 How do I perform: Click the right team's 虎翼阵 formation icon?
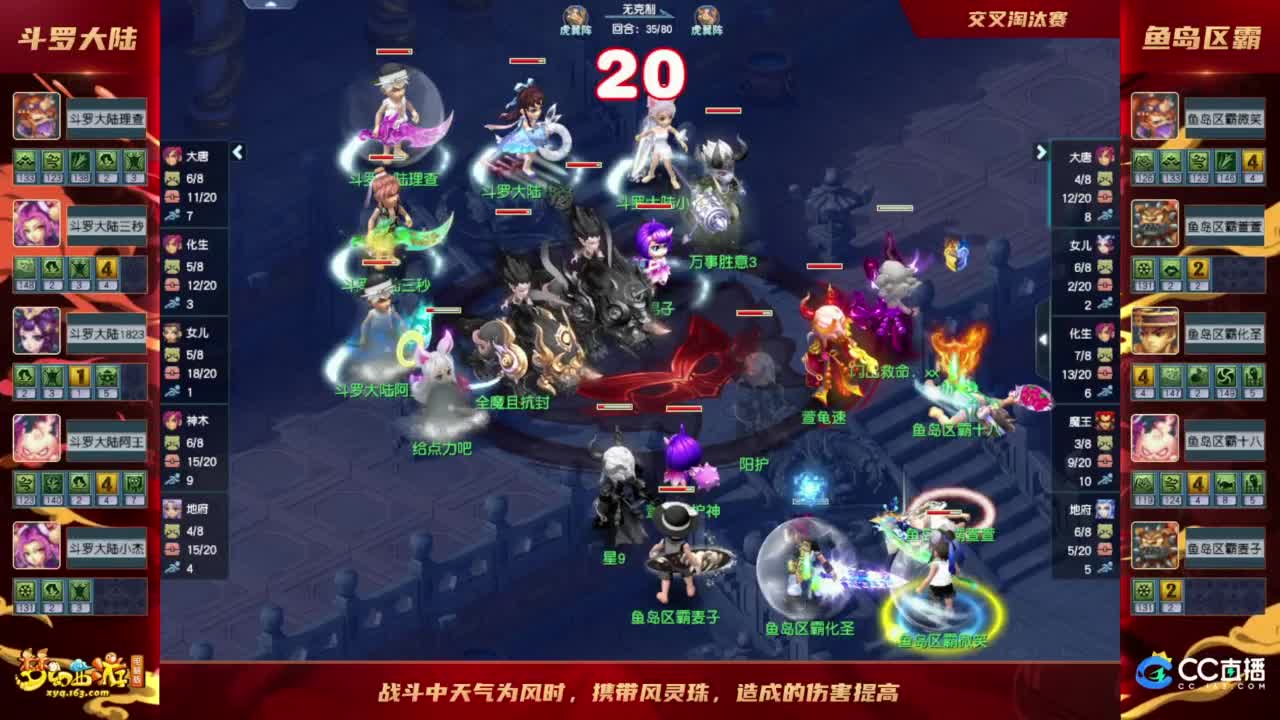click(709, 17)
